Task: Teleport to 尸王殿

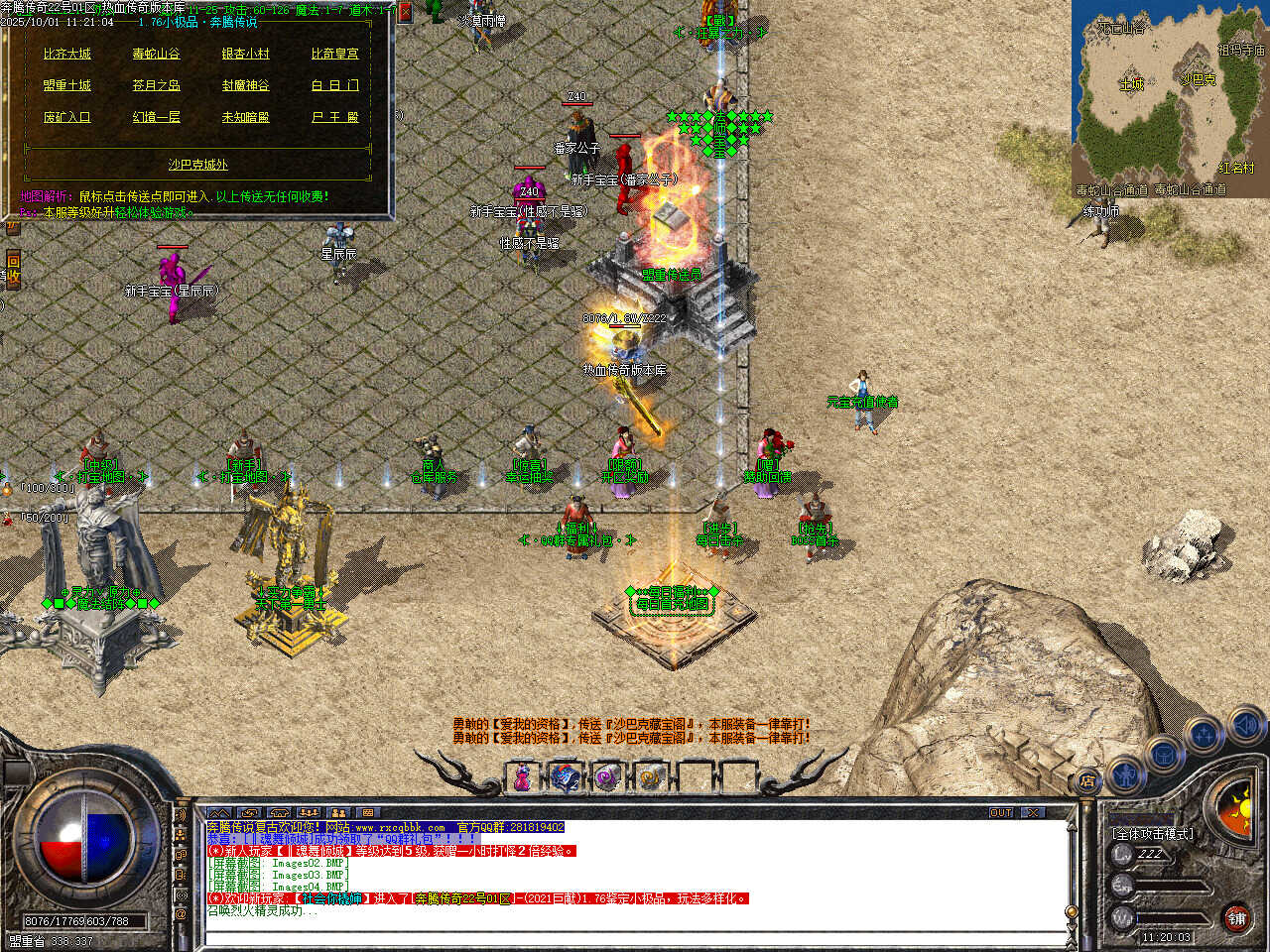Action: [x=334, y=117]
